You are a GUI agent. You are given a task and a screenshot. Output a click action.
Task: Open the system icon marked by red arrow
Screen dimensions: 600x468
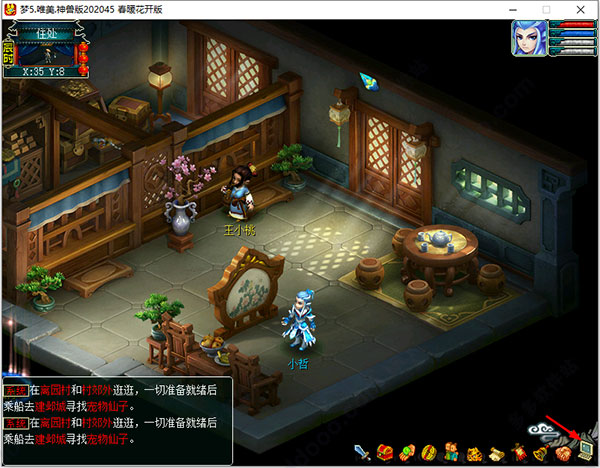pyautogui.click(x=585, y=450)
